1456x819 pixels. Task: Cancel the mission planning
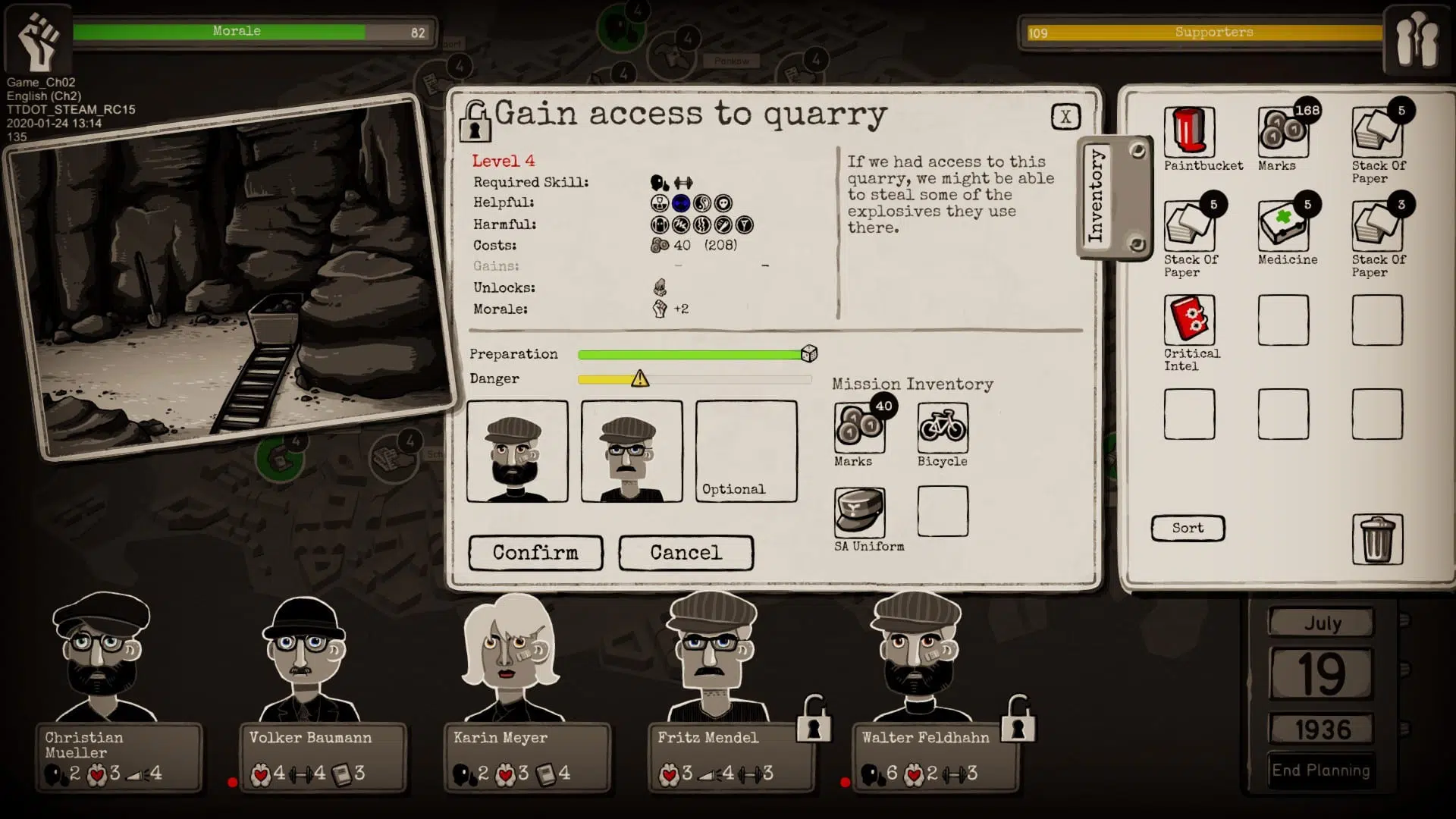coord(686,553)
